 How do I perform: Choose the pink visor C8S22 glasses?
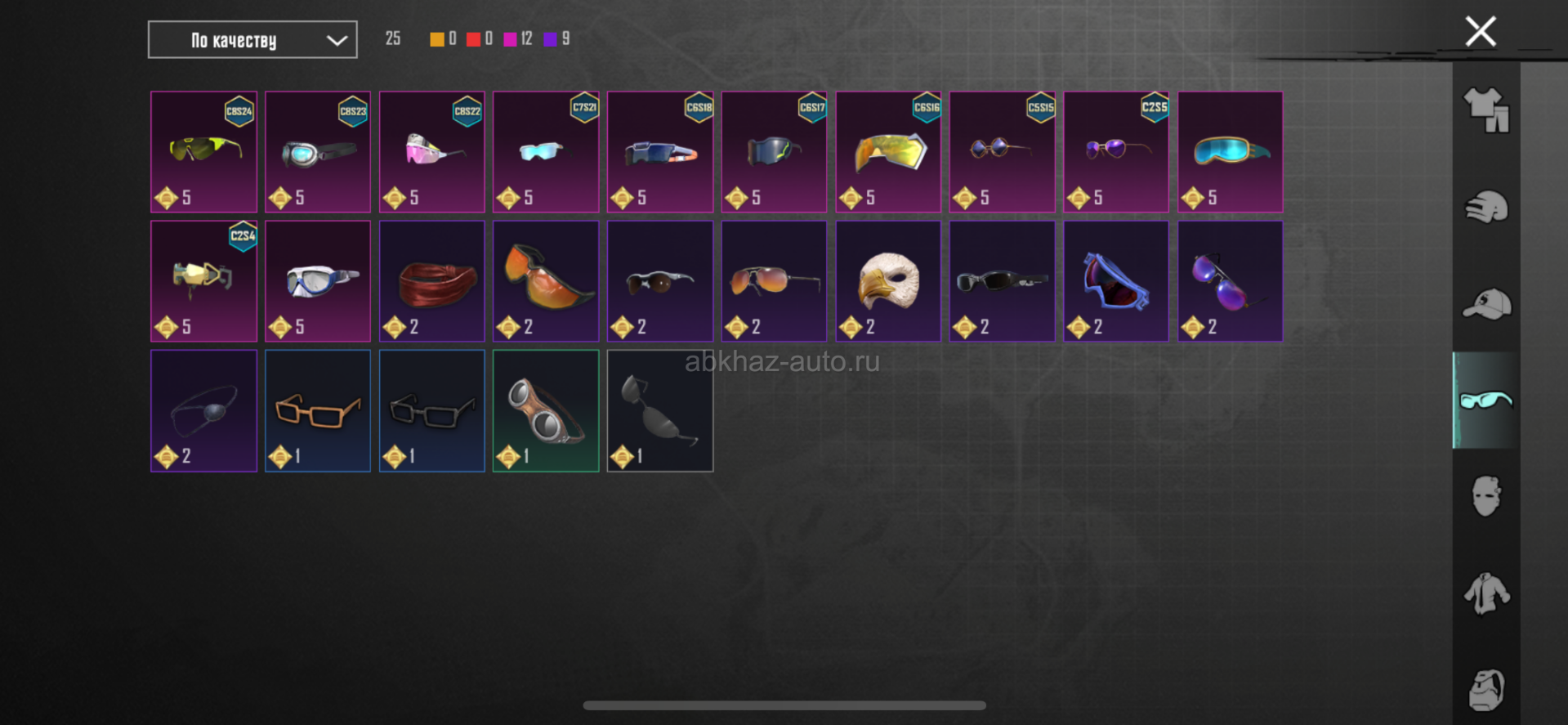[x=431, y=152]
